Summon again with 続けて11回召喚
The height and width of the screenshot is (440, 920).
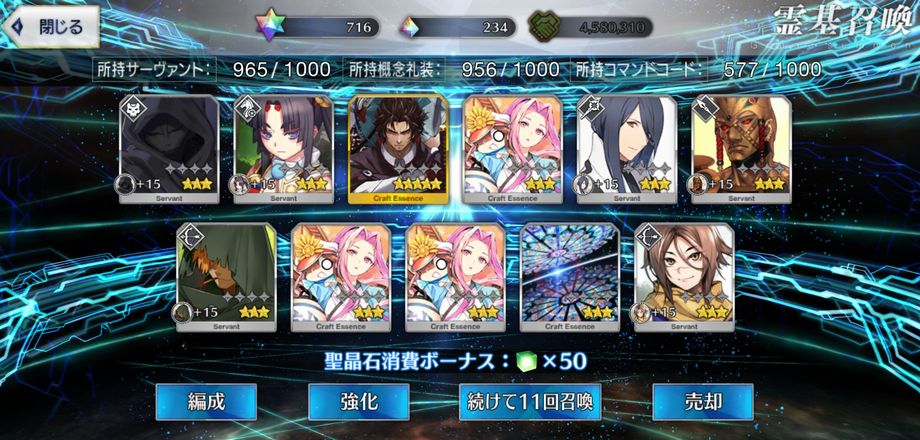(531, 402)
